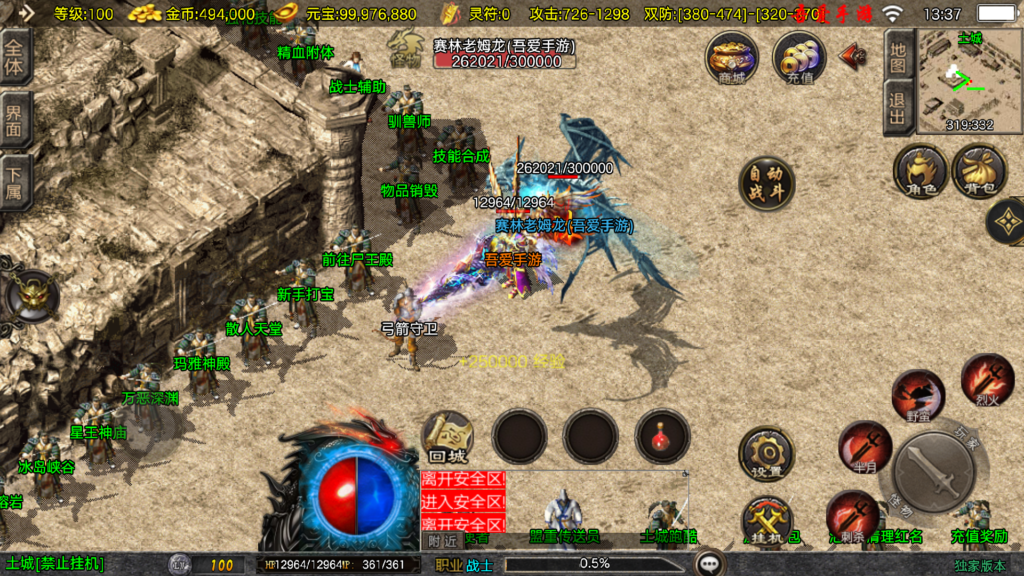Image resolution: width=1024 pixels, height=576 pixels.
Task: Use the 回城 return scroll
Action: pos(447,437)
